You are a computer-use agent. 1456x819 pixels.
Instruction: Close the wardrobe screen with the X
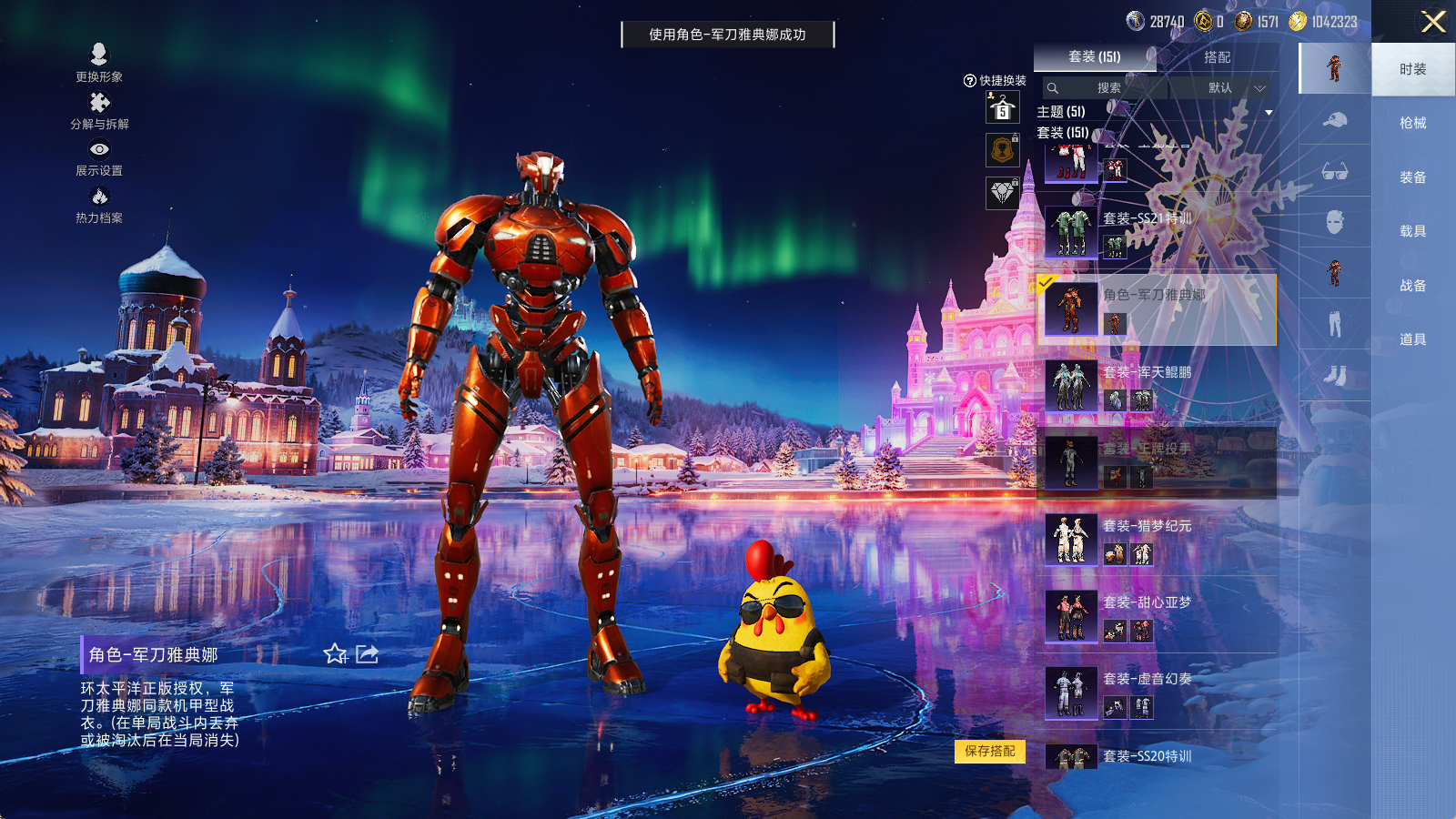point(1433,22)
